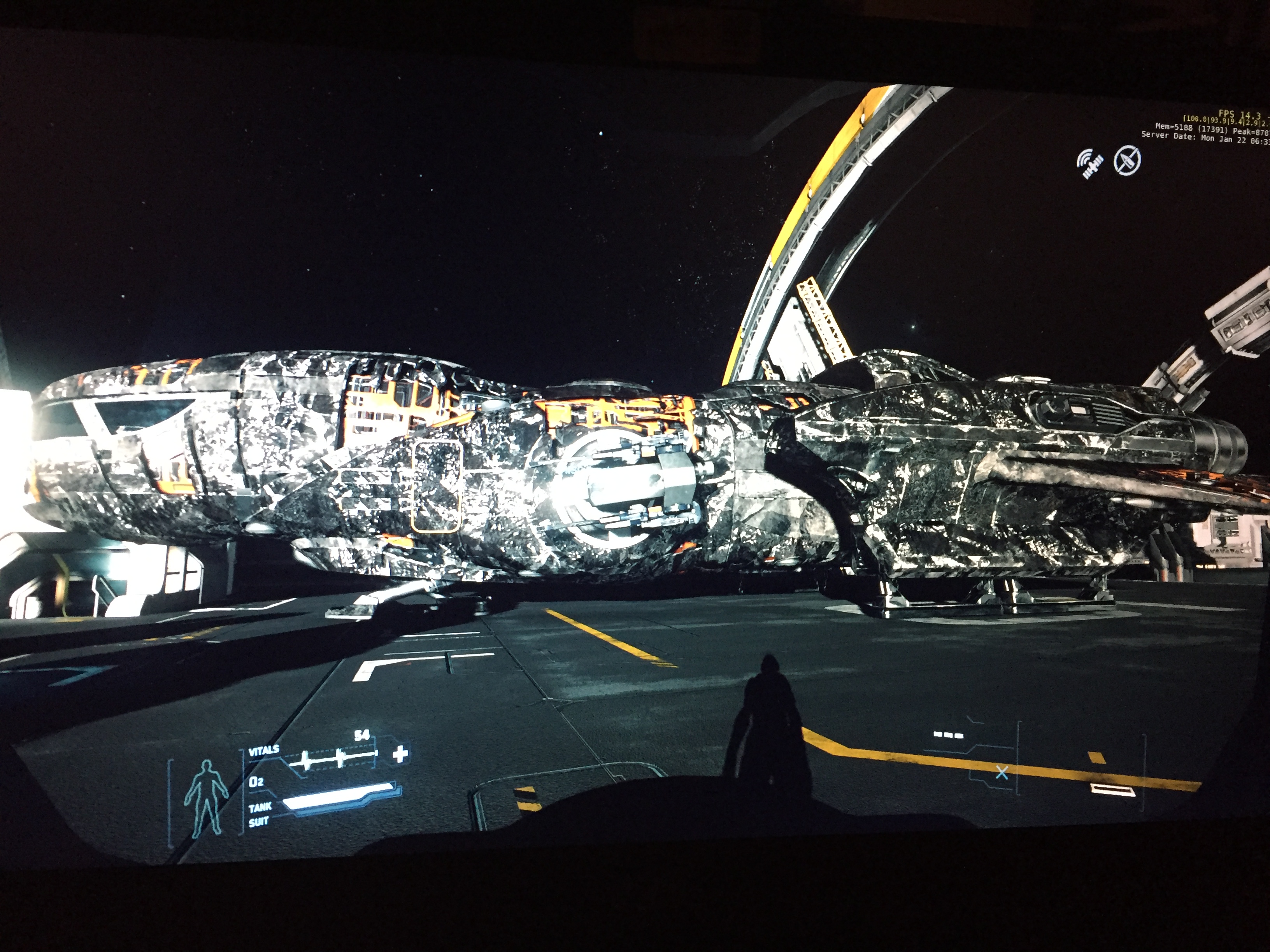Click the white medical cross beside Vitals
The height and width of the screenshot is (952, 1270).
(x=400, y=753)
